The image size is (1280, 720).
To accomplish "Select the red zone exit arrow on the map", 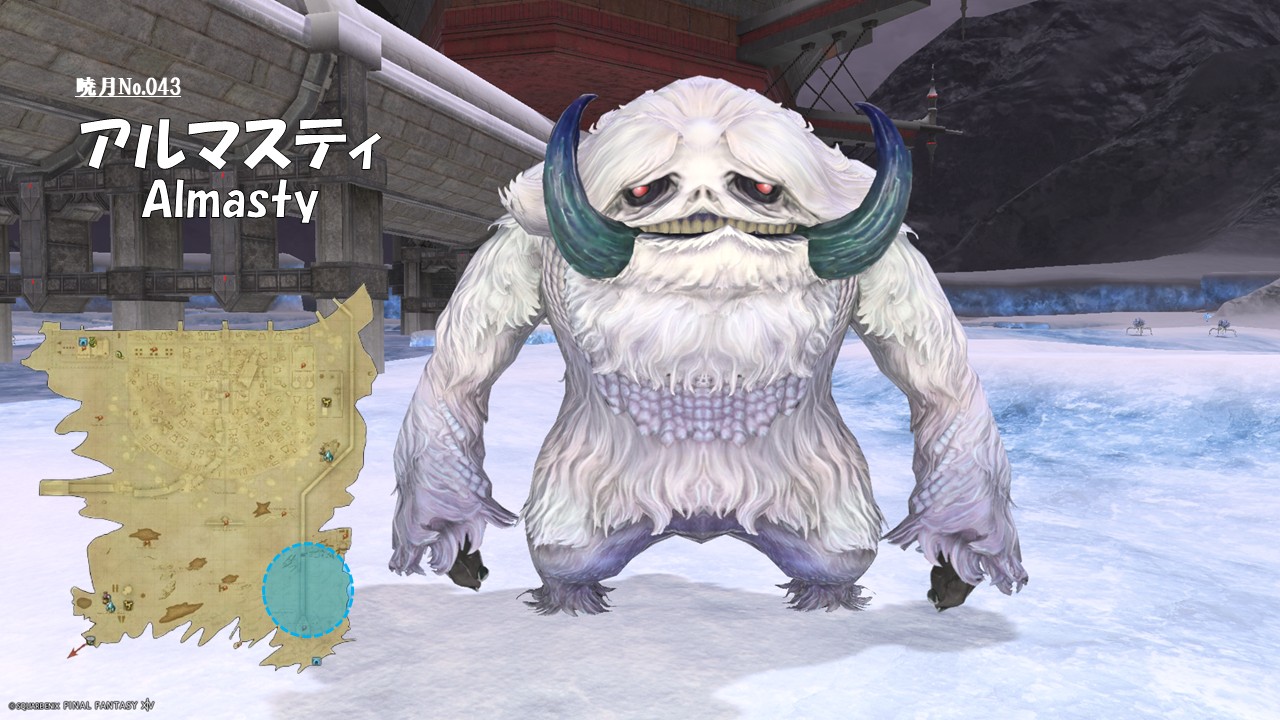I will [x=75, y=650].
